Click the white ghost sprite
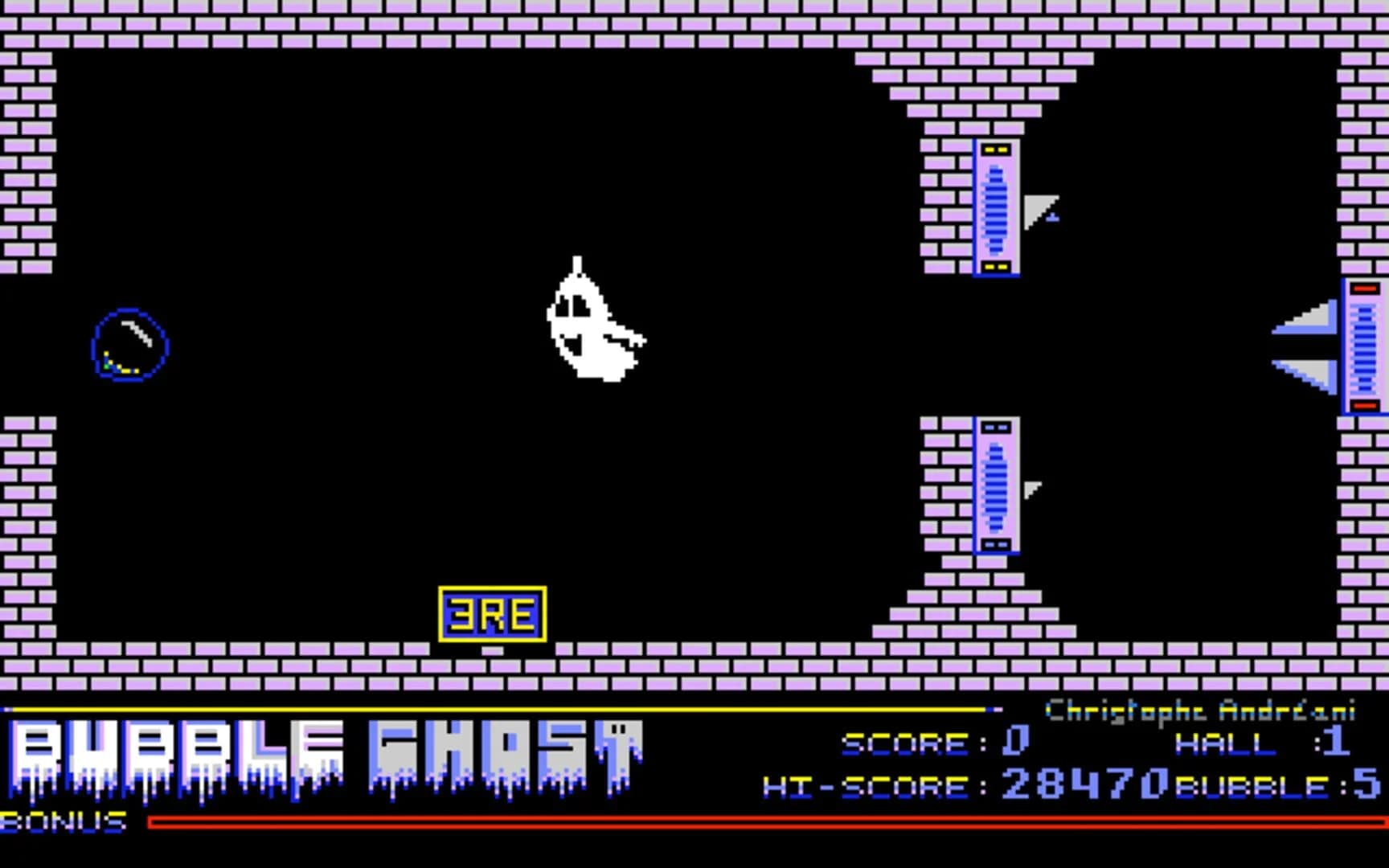Screen dimensions: 1389x868 point(591,321)
